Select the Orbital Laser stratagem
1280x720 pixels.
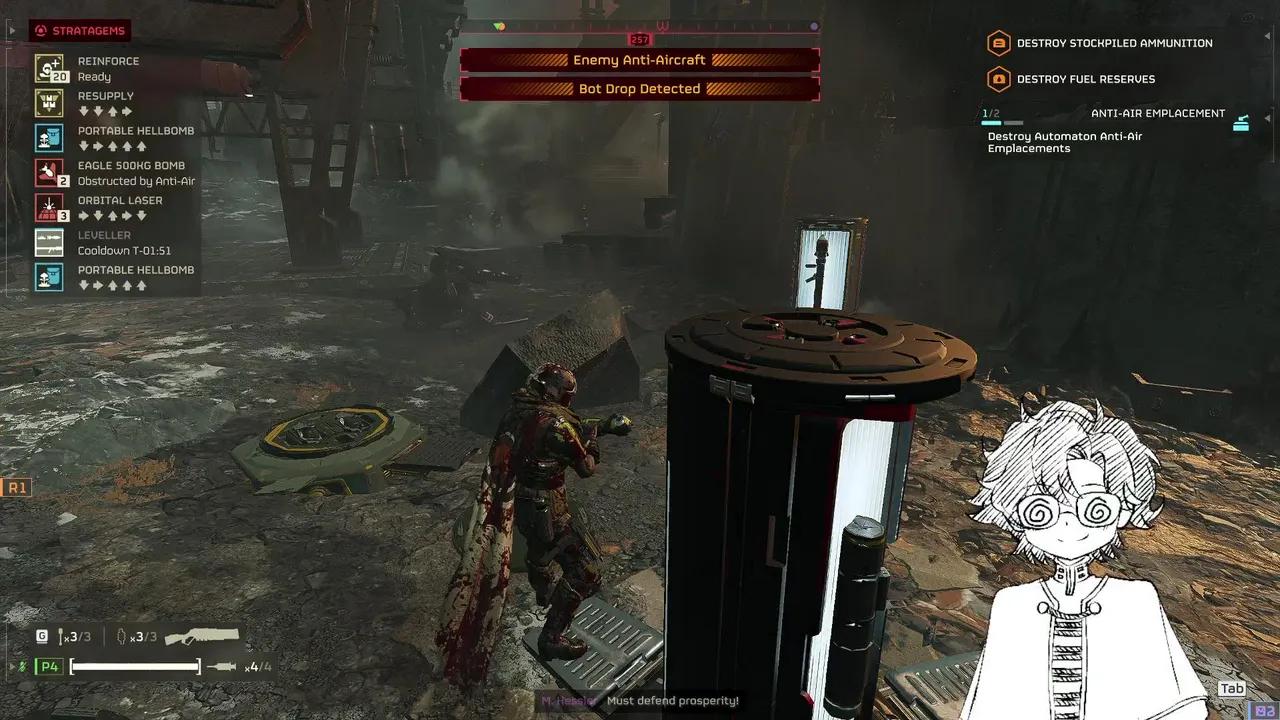49,208
